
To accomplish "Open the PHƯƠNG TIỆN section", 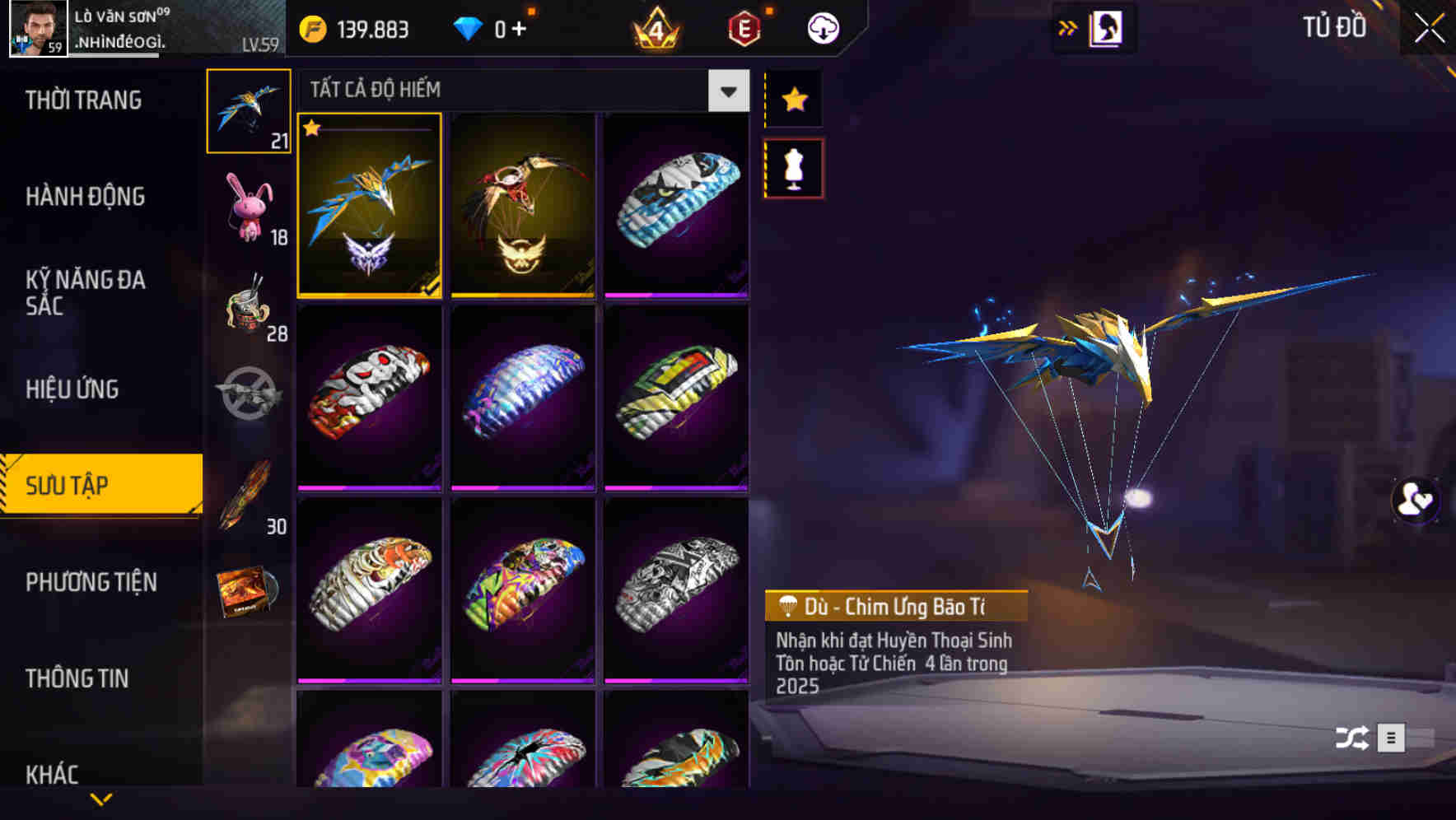I will click(91, 582).
